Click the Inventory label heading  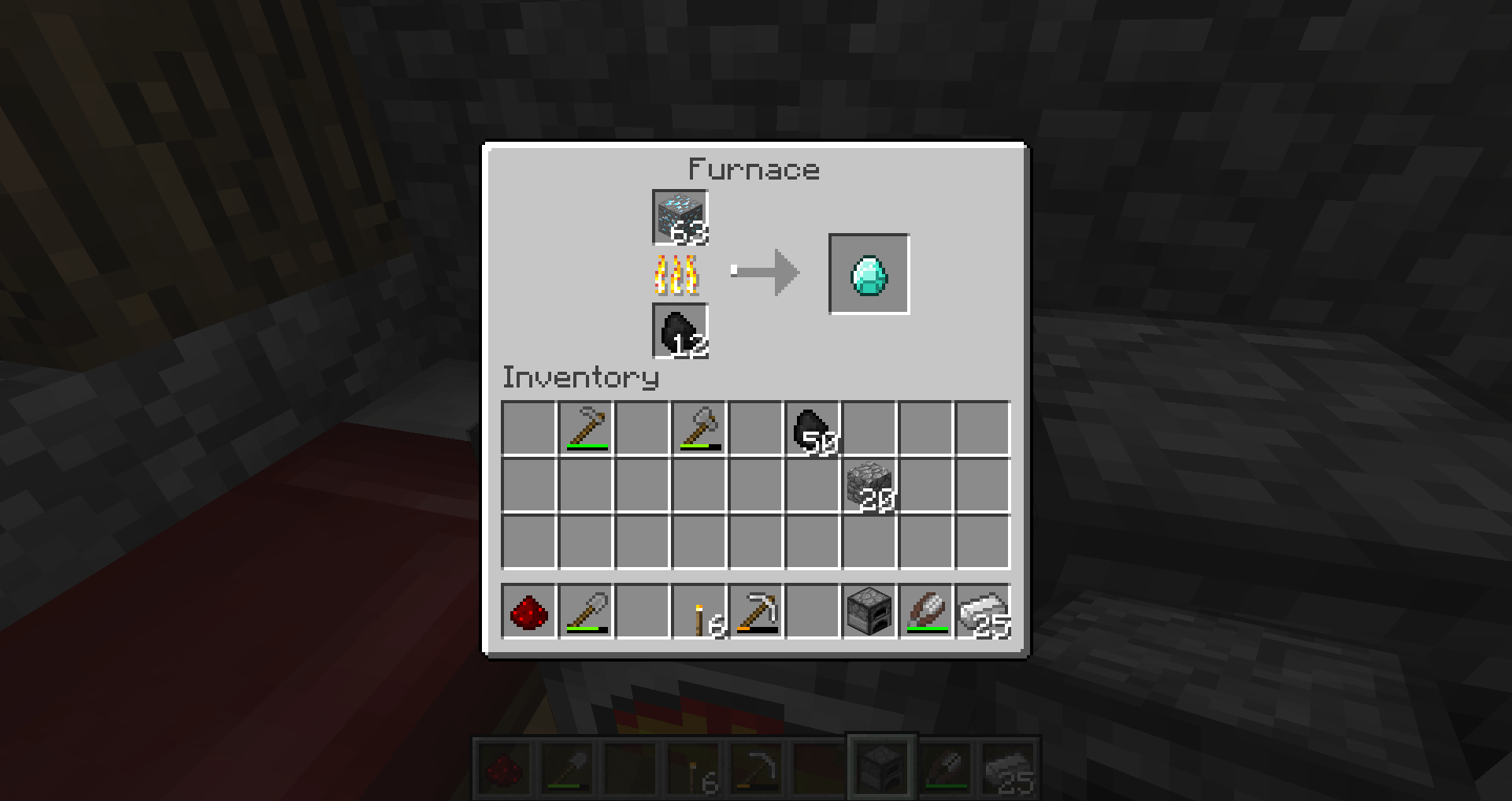click(580, 377)
